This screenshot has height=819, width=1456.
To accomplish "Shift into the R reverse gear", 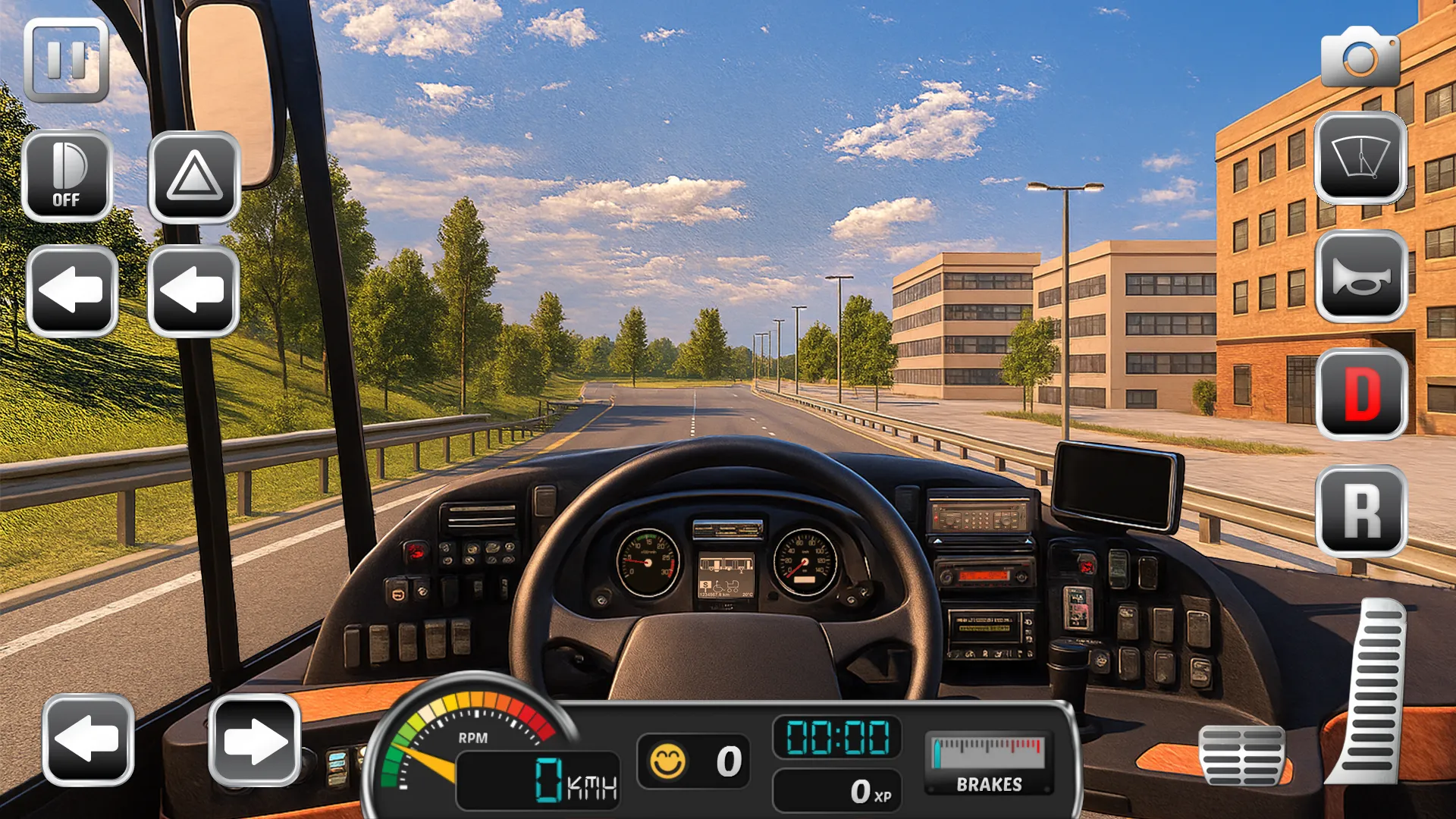I will click(1362, 512).
